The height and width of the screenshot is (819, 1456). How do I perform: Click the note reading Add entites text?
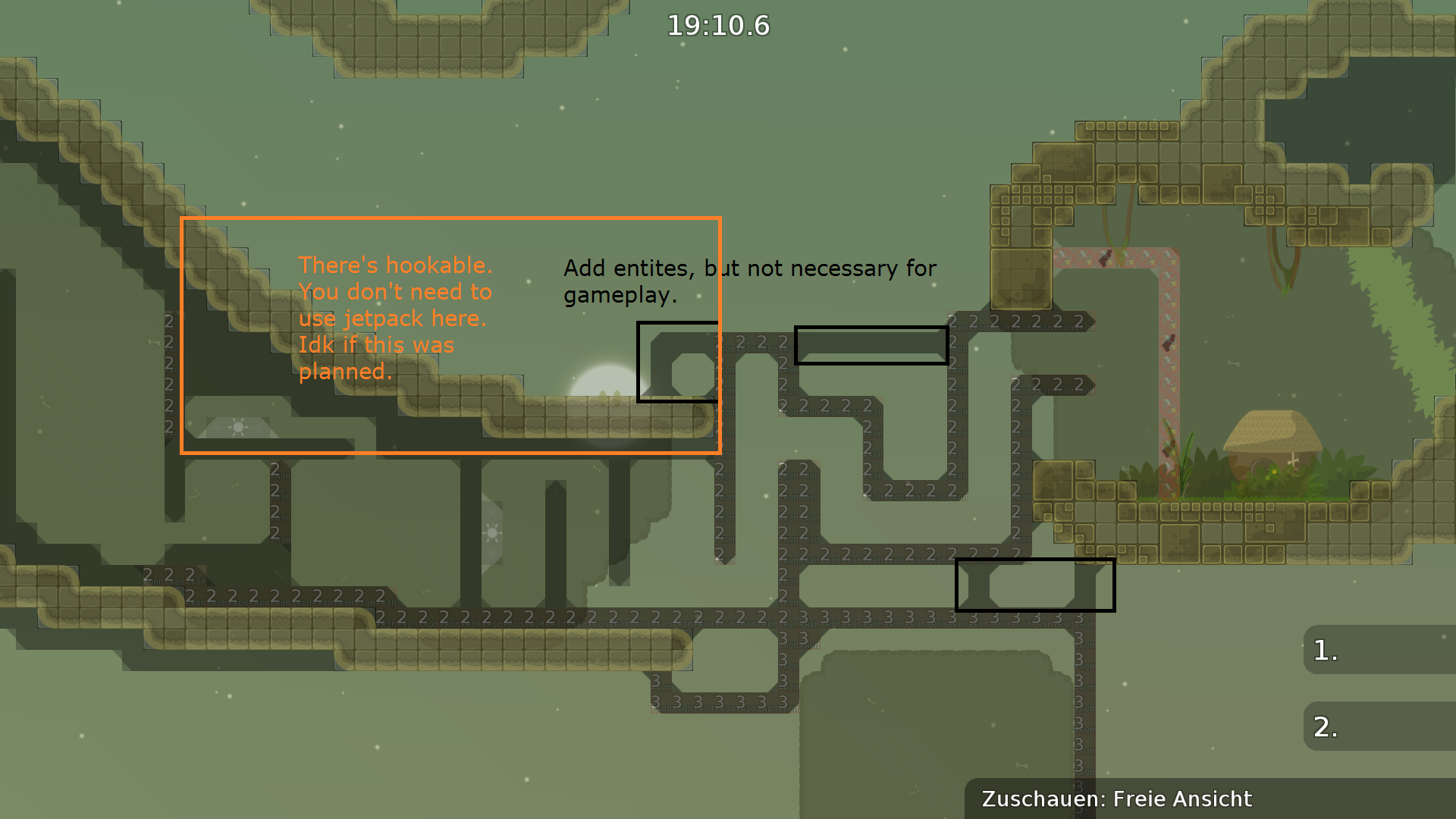[751, 281]
